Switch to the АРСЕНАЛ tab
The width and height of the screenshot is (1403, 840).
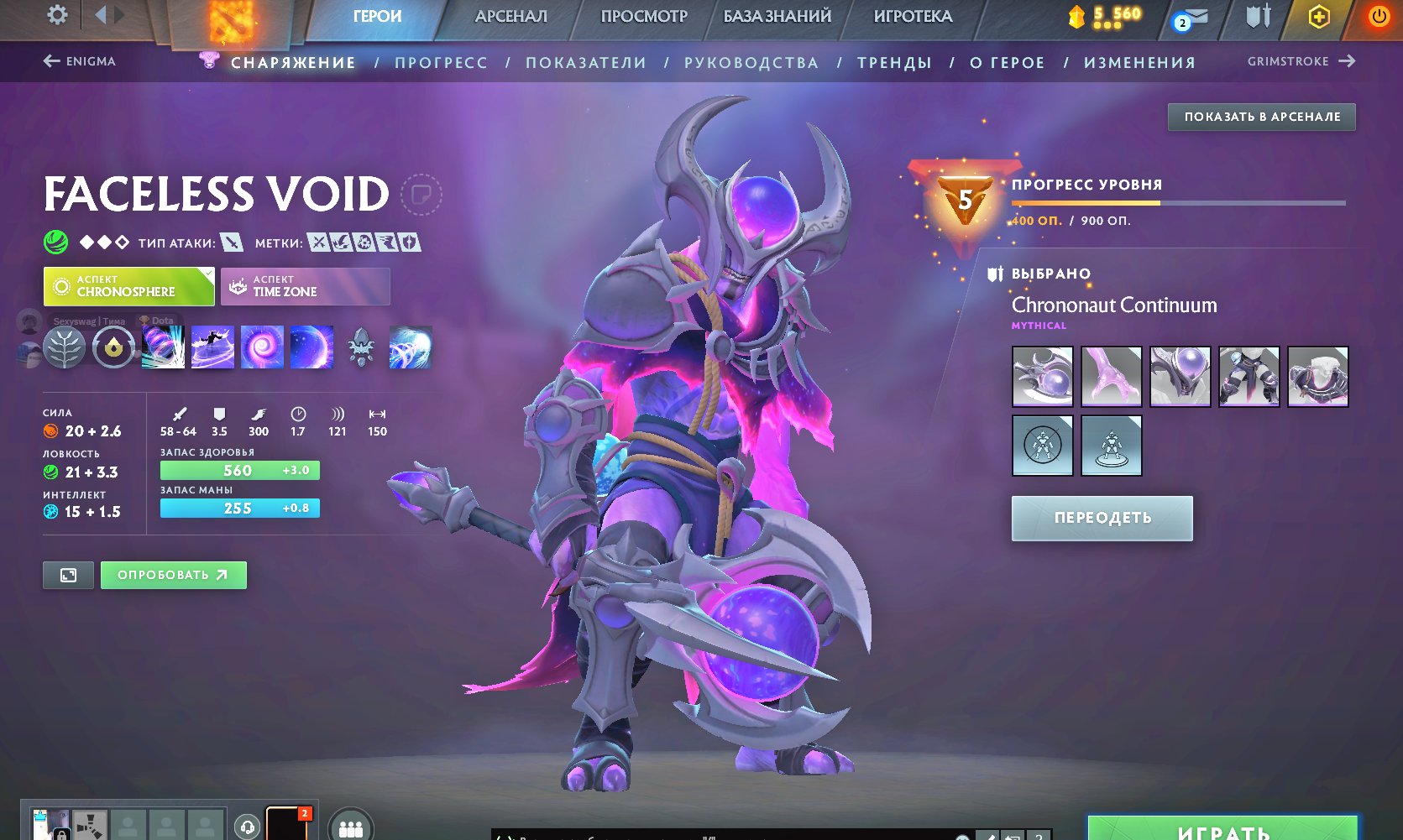(511, 16)
